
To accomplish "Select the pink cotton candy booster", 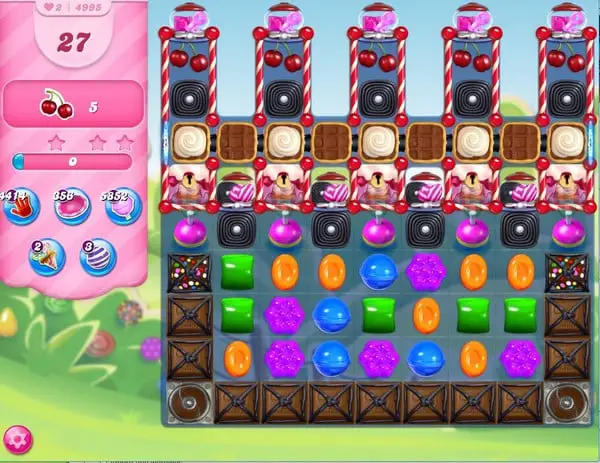I will pyautogui.click(x=123, y=207).
